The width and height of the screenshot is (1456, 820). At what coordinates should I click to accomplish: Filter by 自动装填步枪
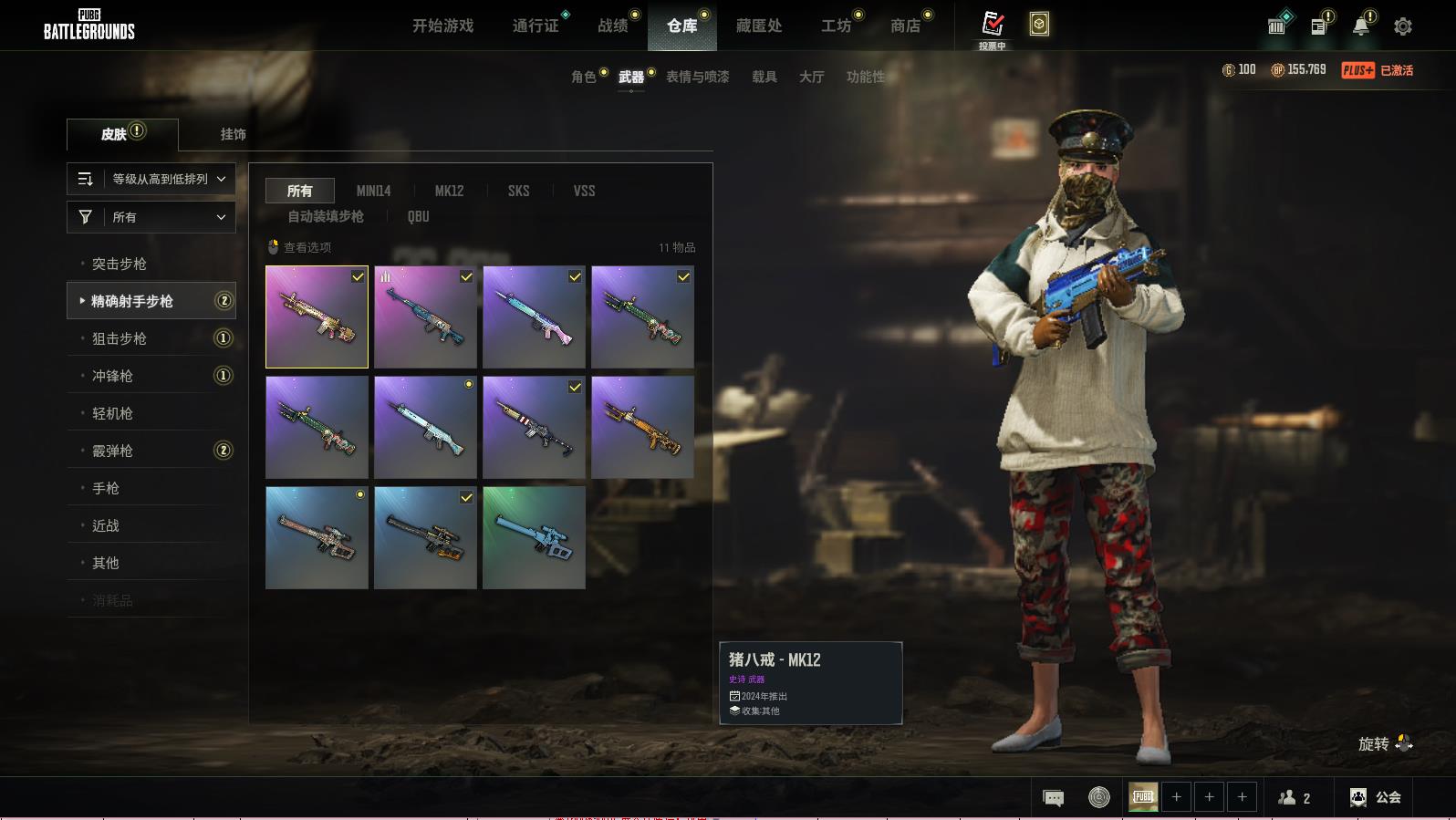pos(326,216)
